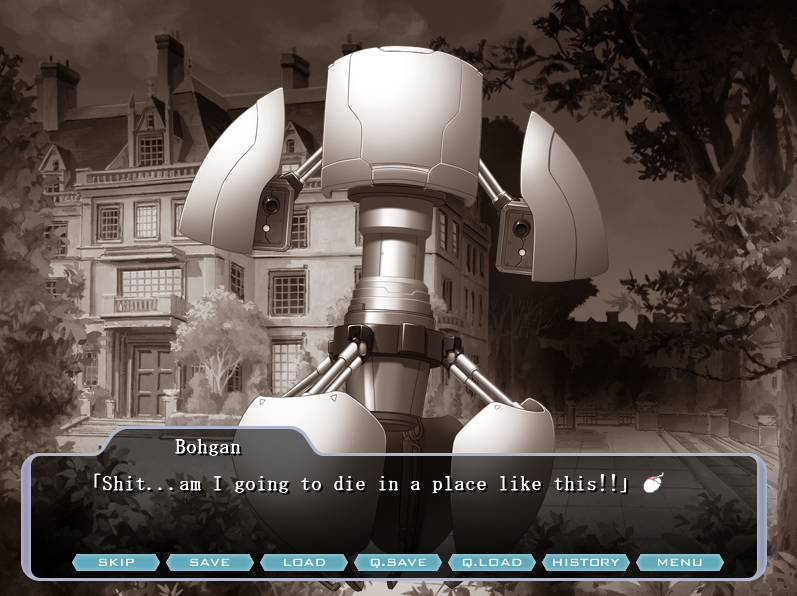Image resolution: width=797 pixels, height=596 pixels.
Task: Advance Bohgan's dialogue text box
Action: [x=400, y=510]
